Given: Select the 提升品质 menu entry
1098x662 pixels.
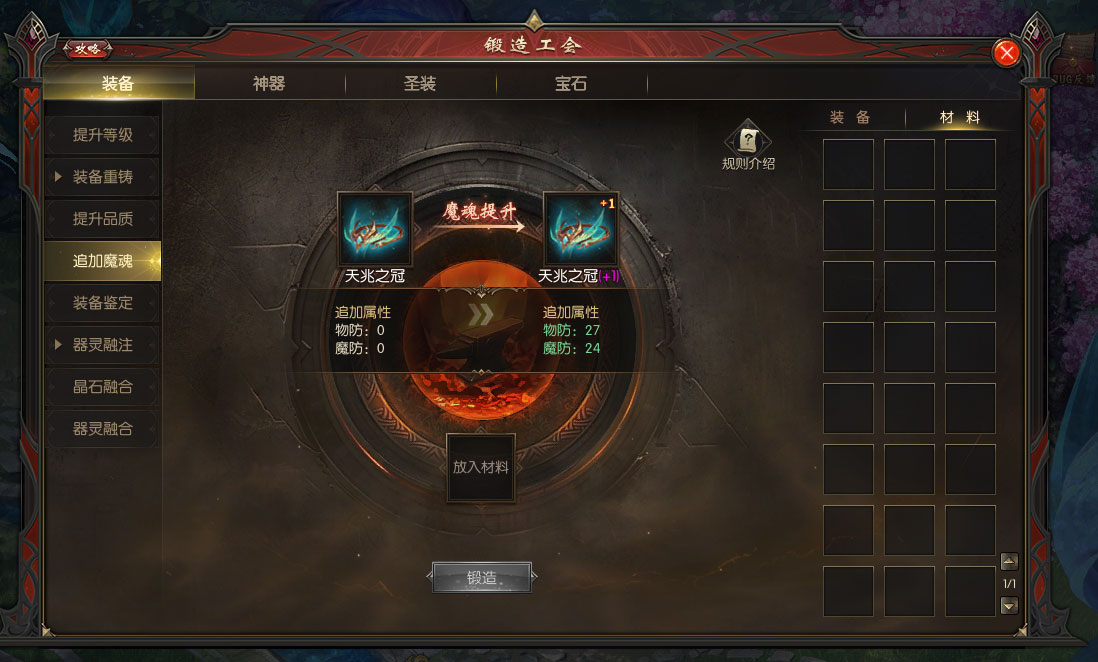Looking at the screenshot, I should (103, 219).
